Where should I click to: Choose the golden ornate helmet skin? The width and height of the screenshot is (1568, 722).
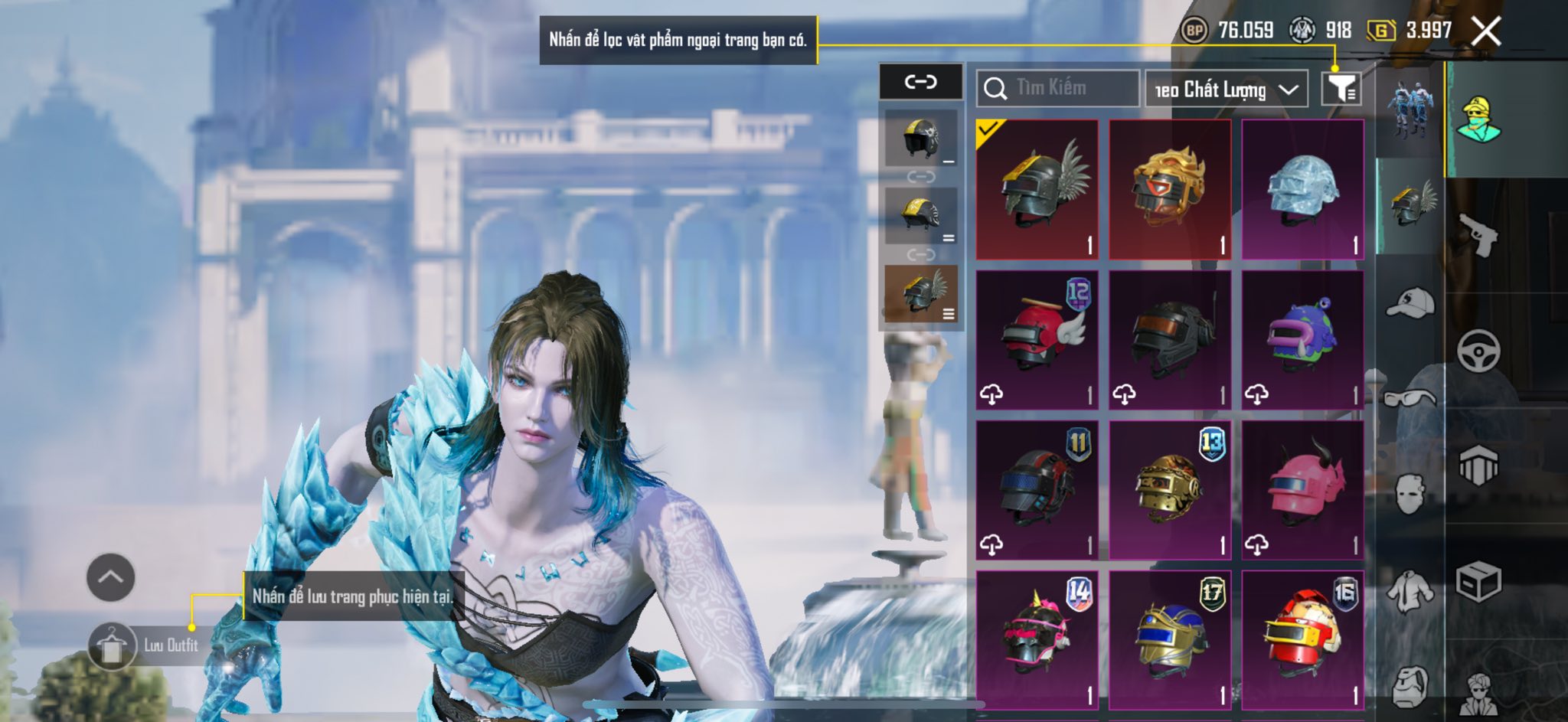(1170, 189)
